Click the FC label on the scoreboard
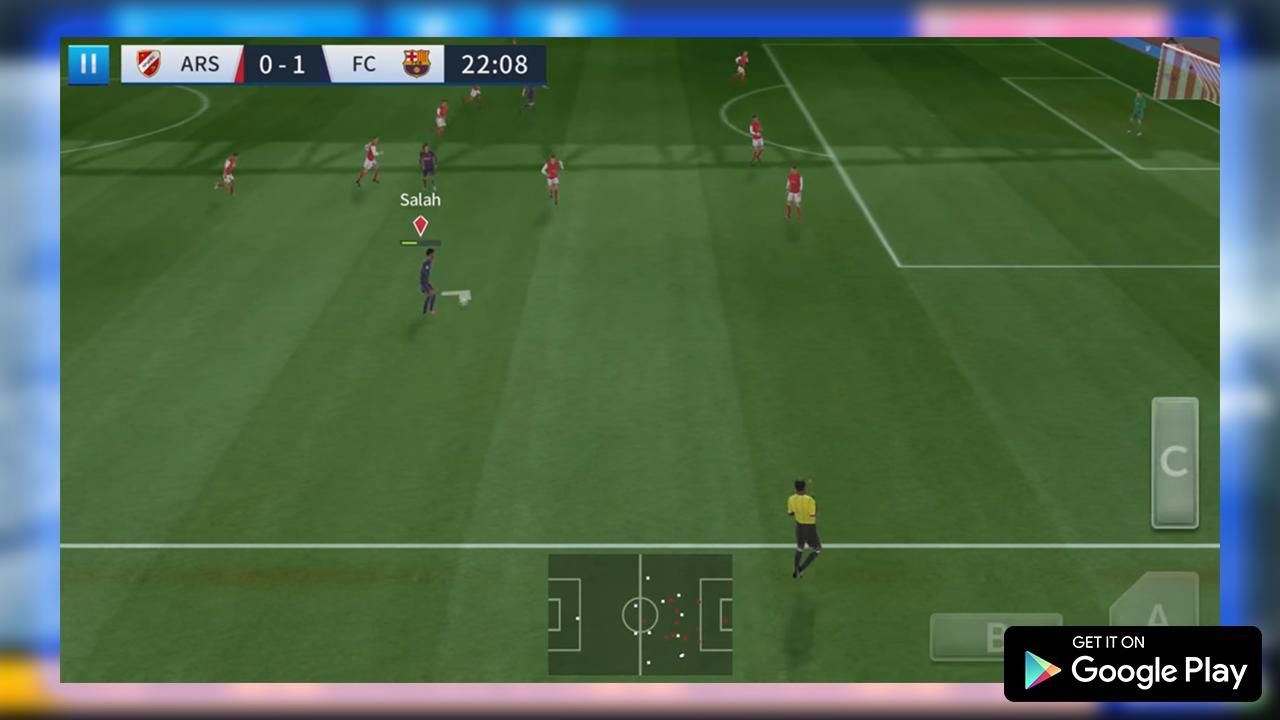The width and height of the screenshot is (1280, 720). (362, 64)
